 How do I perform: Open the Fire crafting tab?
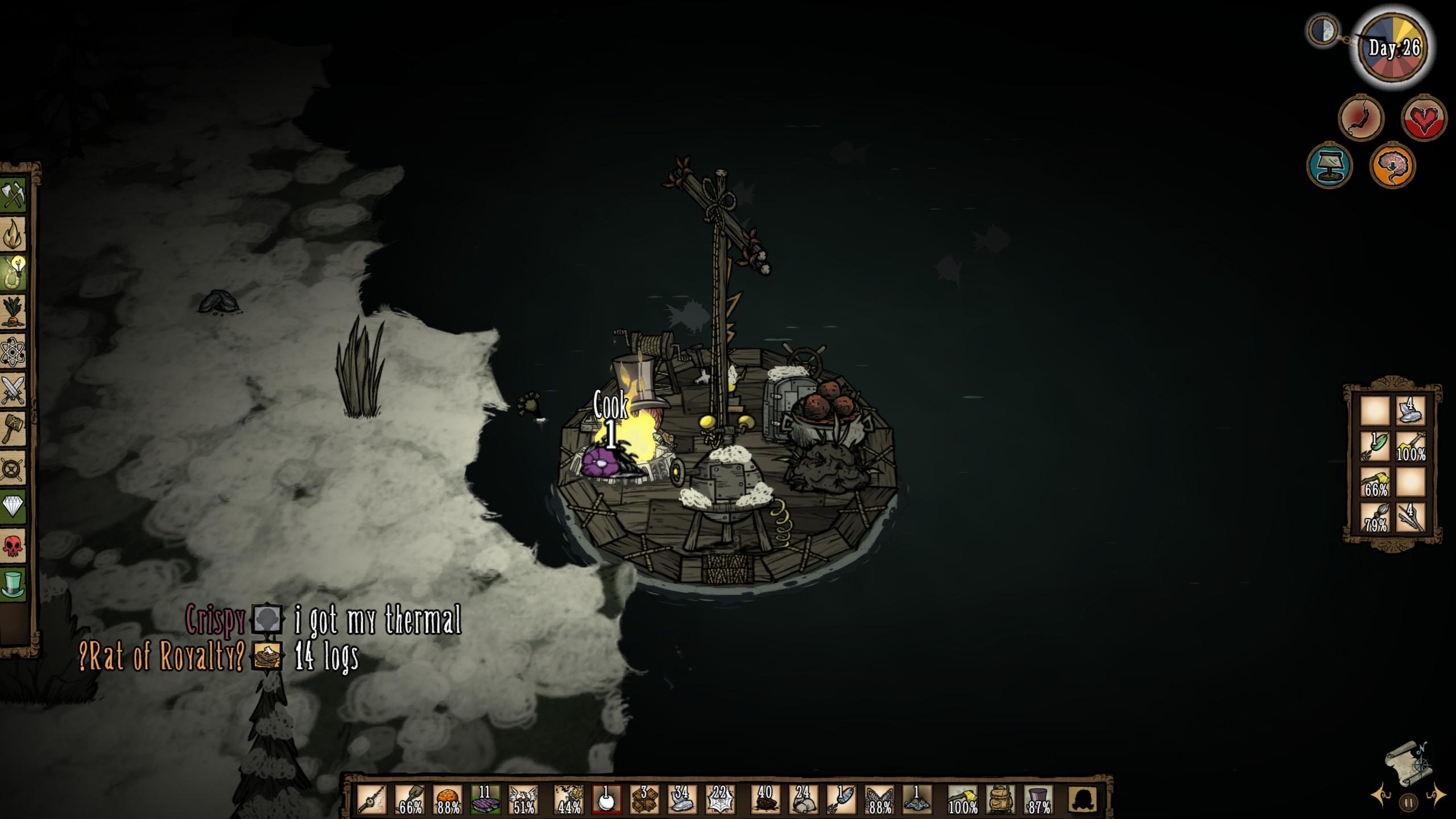click(14, 234)
